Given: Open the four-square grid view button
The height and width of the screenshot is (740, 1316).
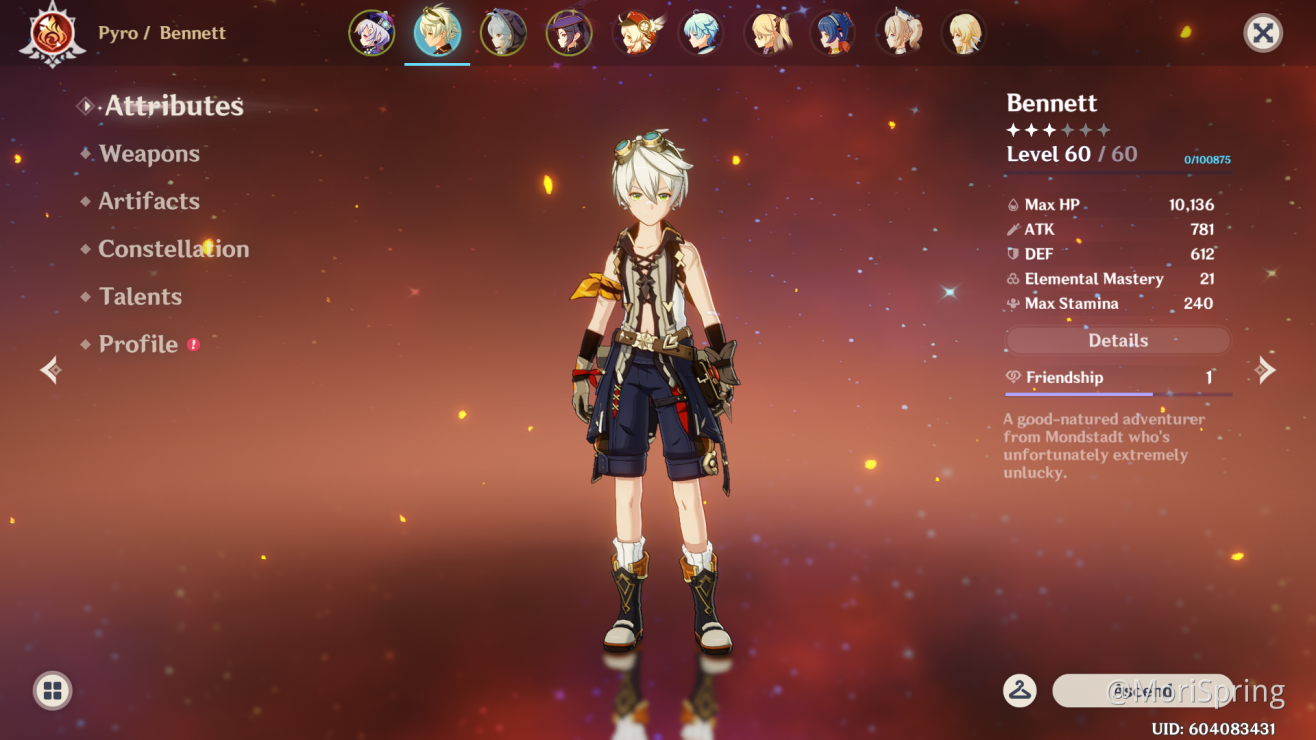Looking at the screenshot, I should (x=52, y=690).
